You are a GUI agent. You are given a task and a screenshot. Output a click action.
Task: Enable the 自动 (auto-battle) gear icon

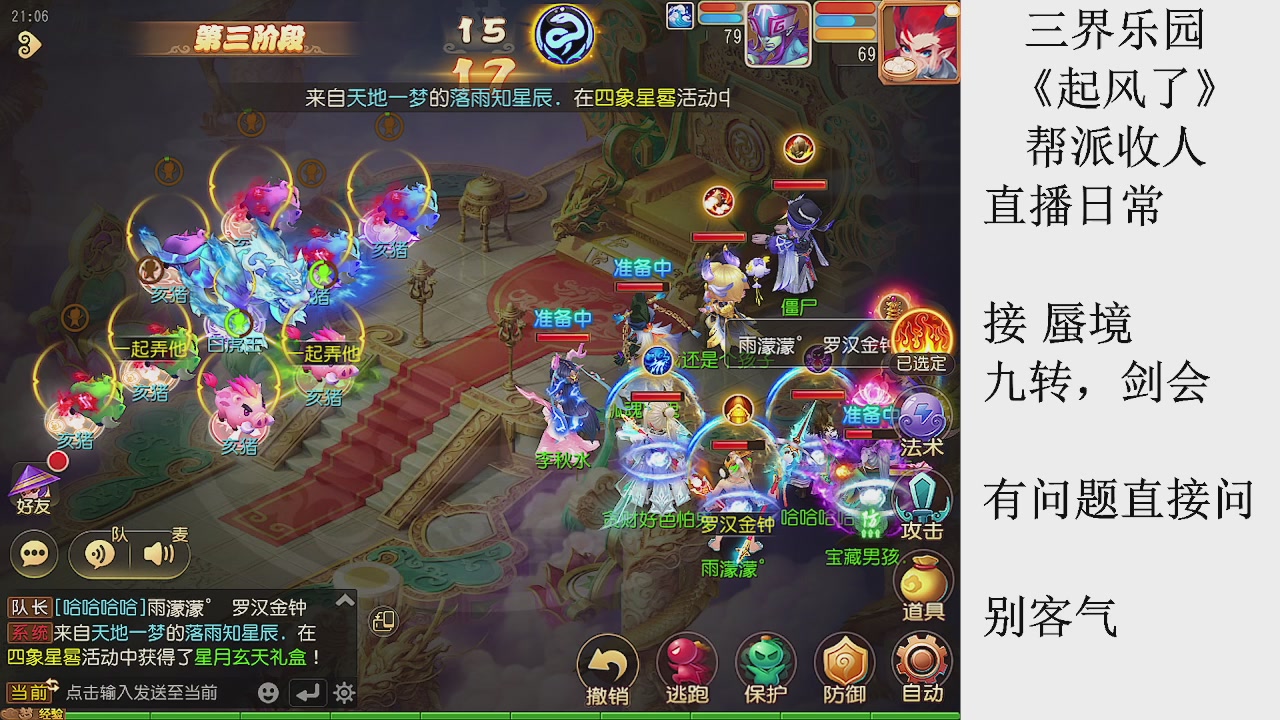[x=920, y=660]
